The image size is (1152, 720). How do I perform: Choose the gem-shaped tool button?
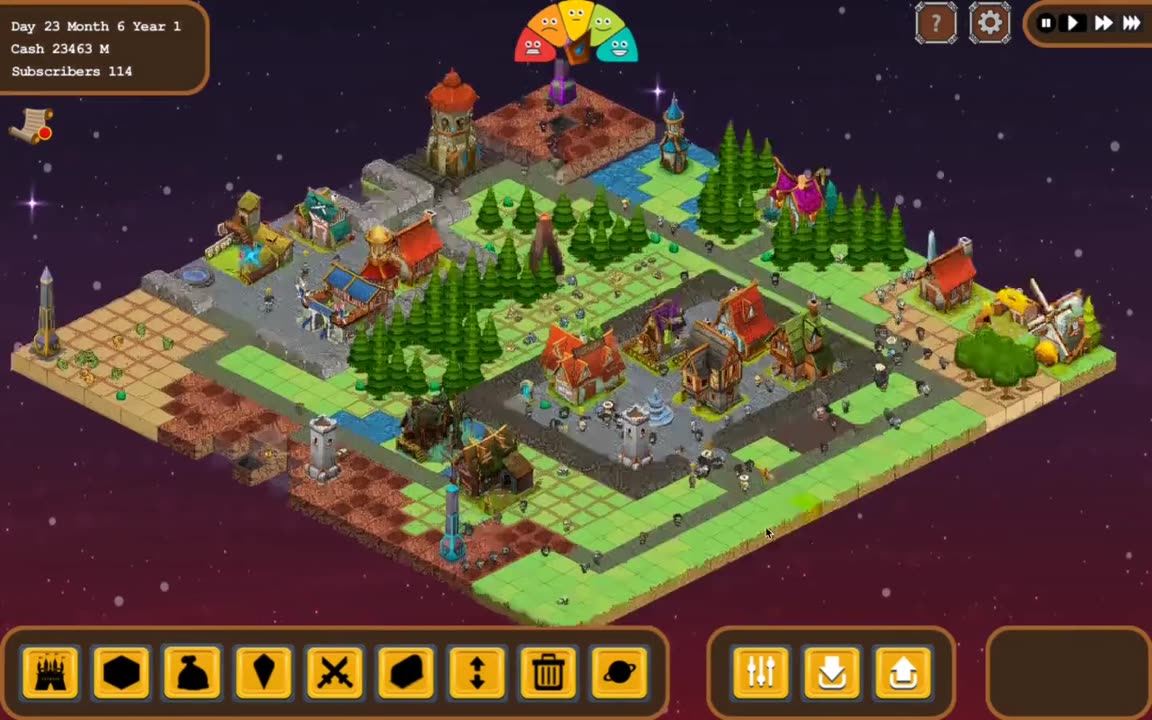pos(264,672)
